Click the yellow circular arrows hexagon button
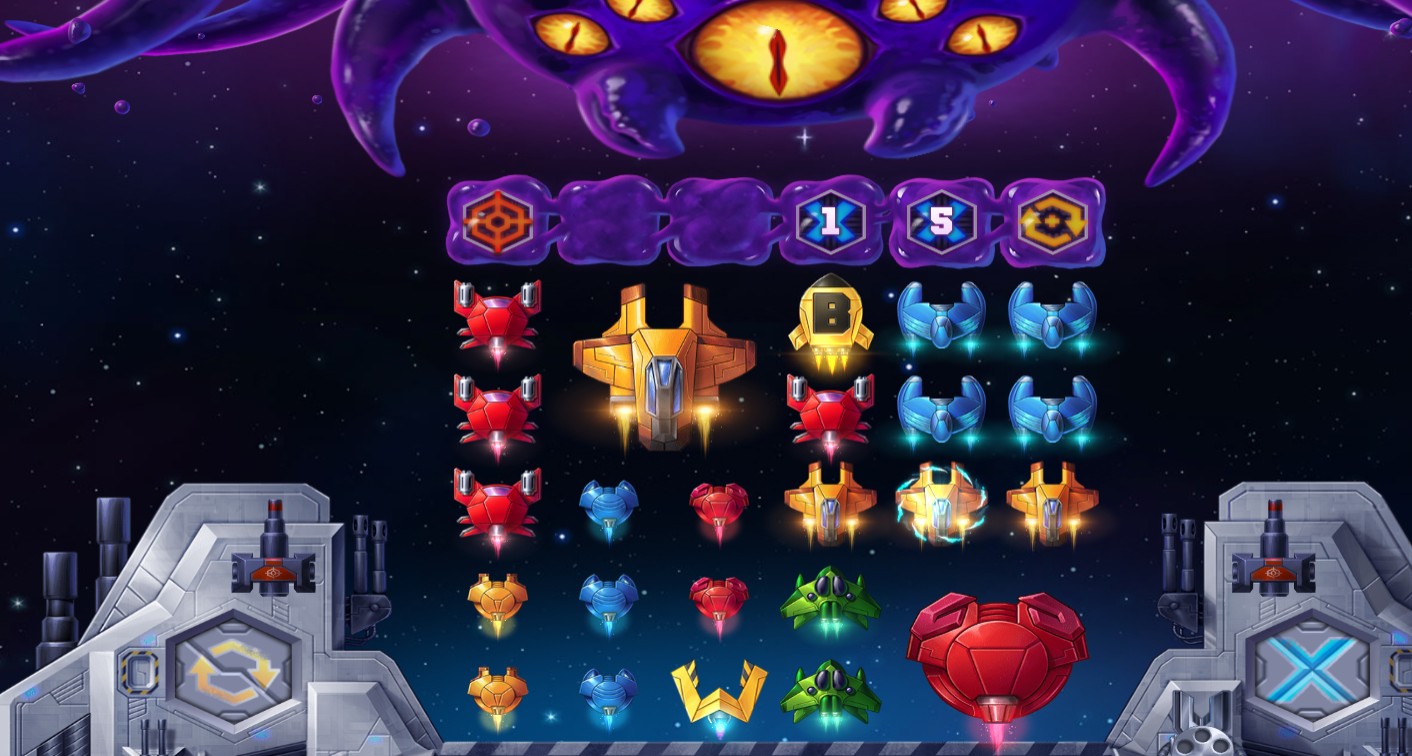 [x=234, y=670]
